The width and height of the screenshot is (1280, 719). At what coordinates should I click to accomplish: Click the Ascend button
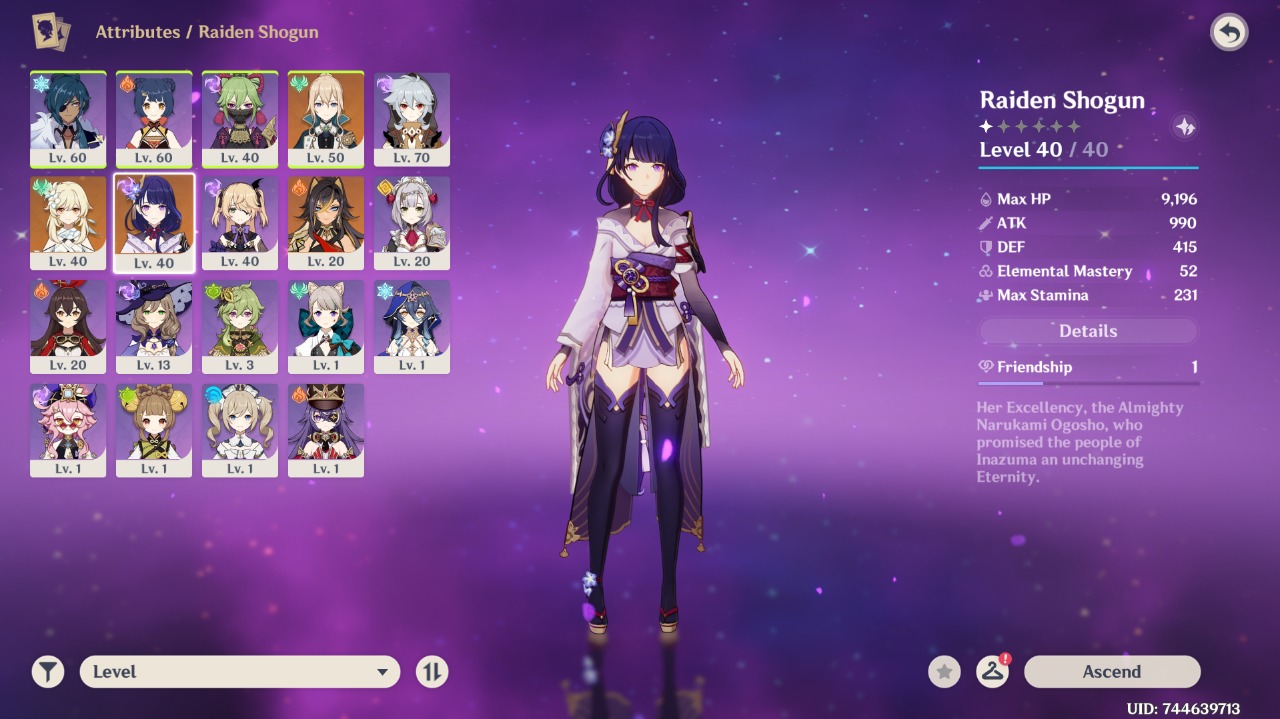1111,672
